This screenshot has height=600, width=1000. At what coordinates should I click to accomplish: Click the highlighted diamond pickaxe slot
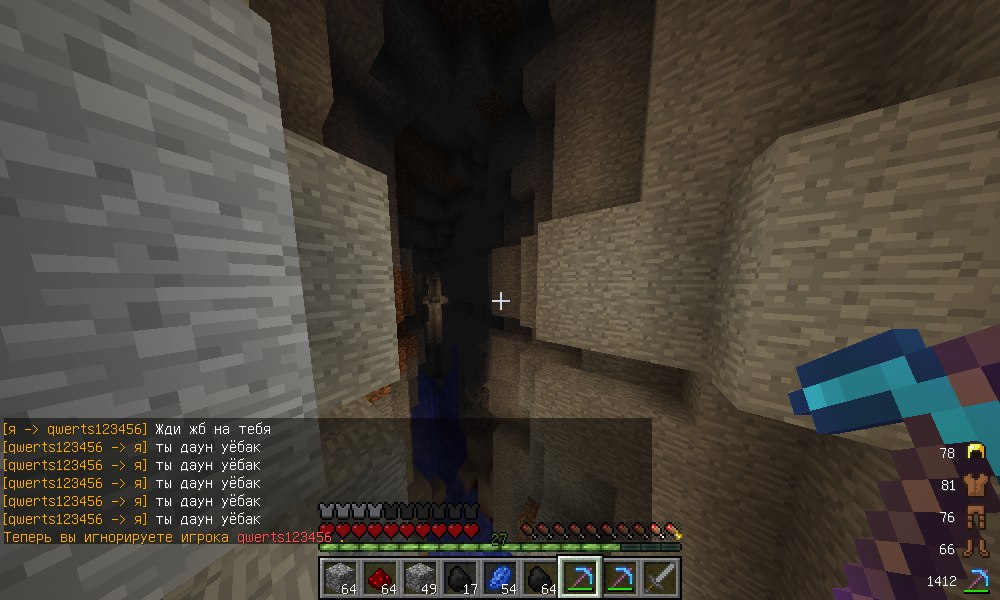pos(579,578)
